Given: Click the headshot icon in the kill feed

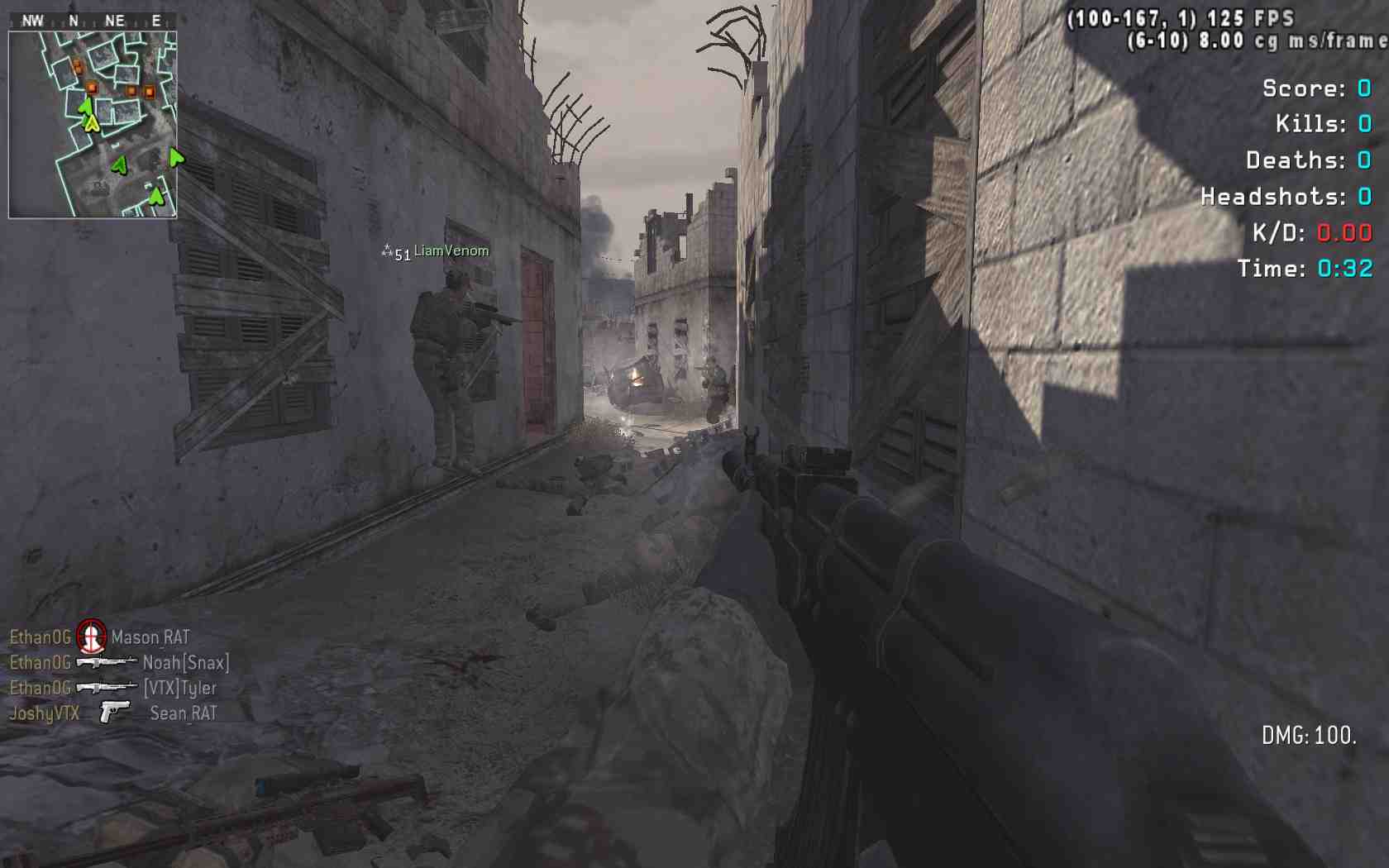Looking at the screenshot, I should [x=91, y=637].
